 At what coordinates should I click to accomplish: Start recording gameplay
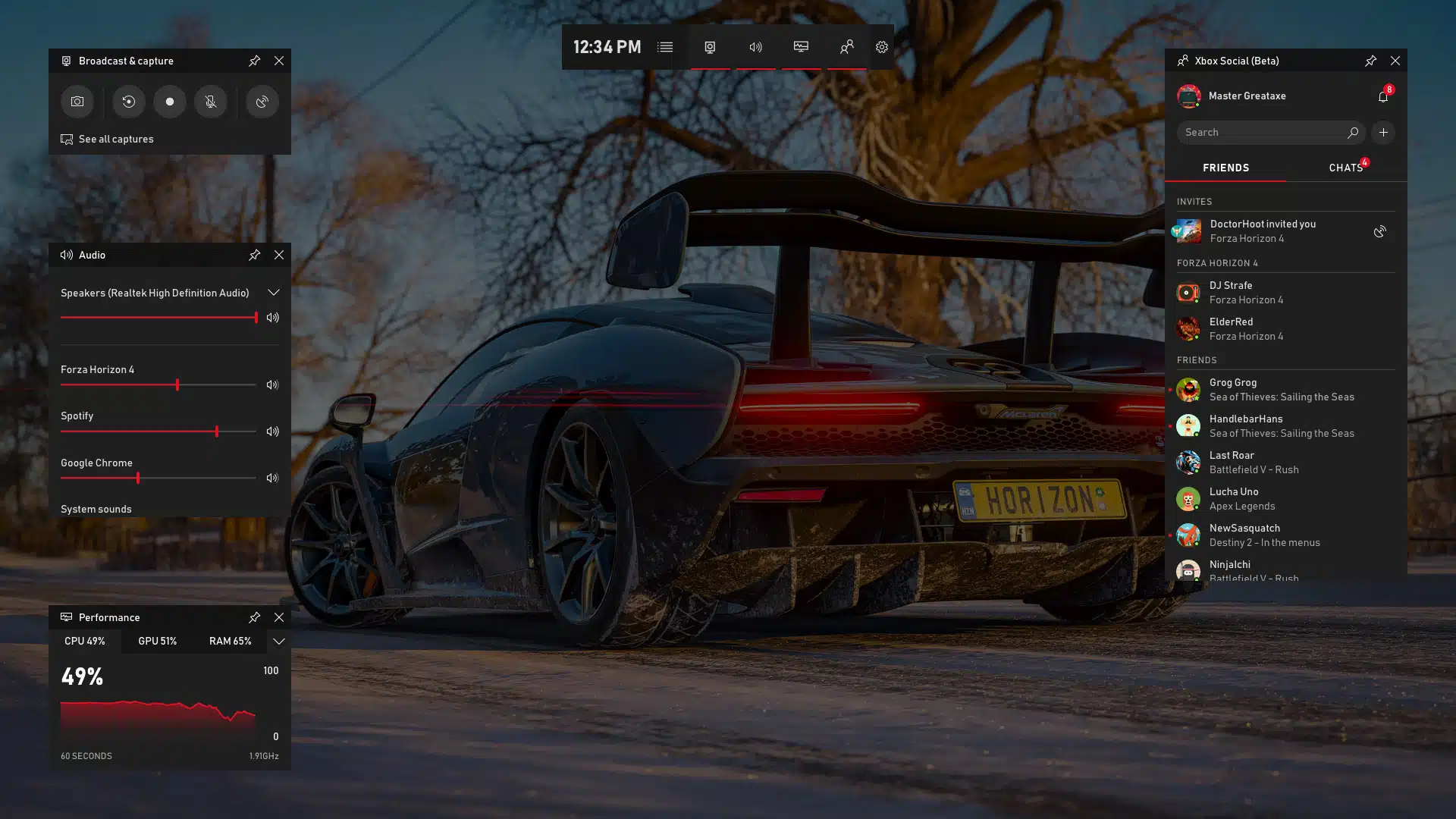[x=169, y=101]
